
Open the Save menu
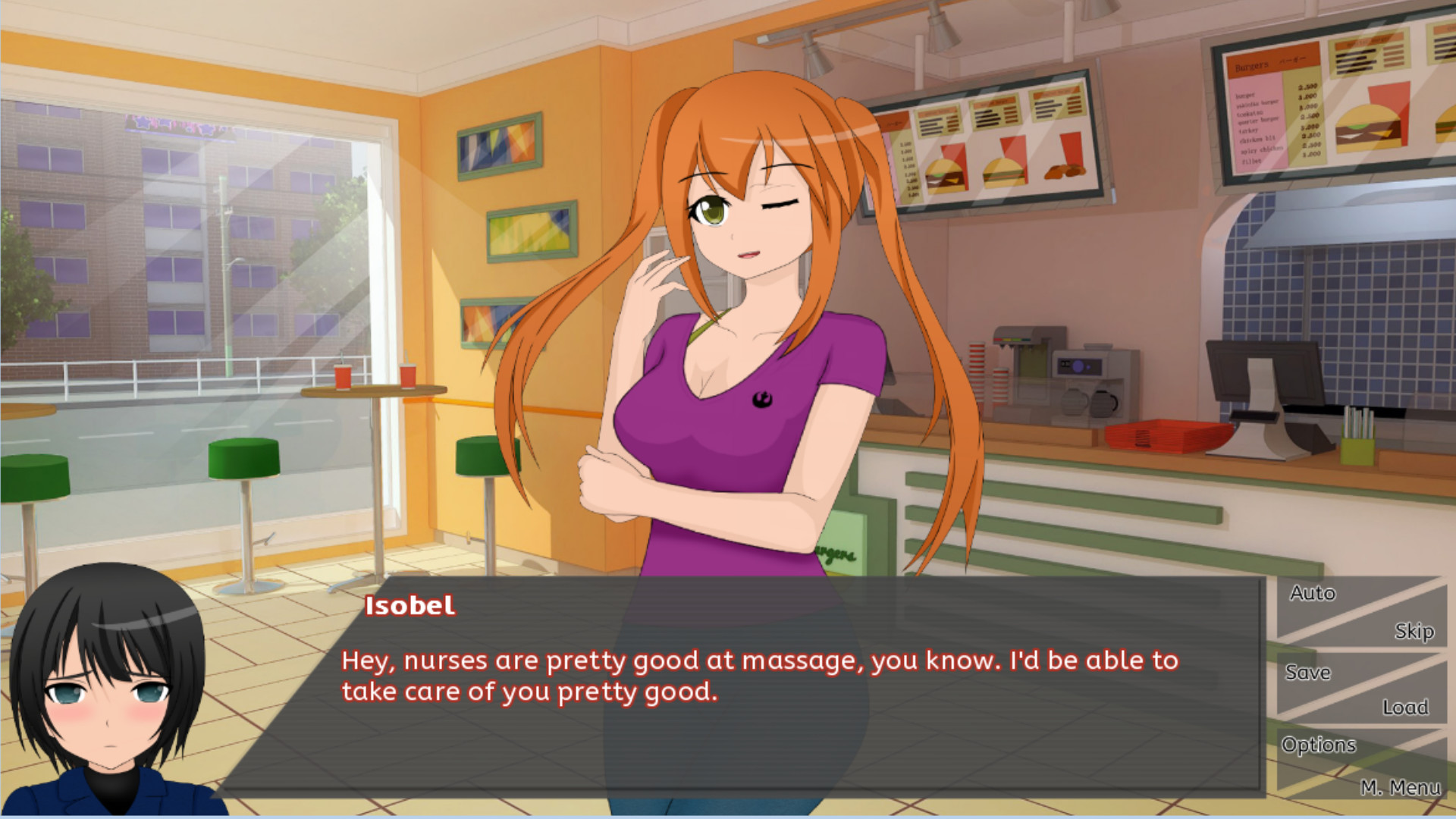pos(1308,673)
